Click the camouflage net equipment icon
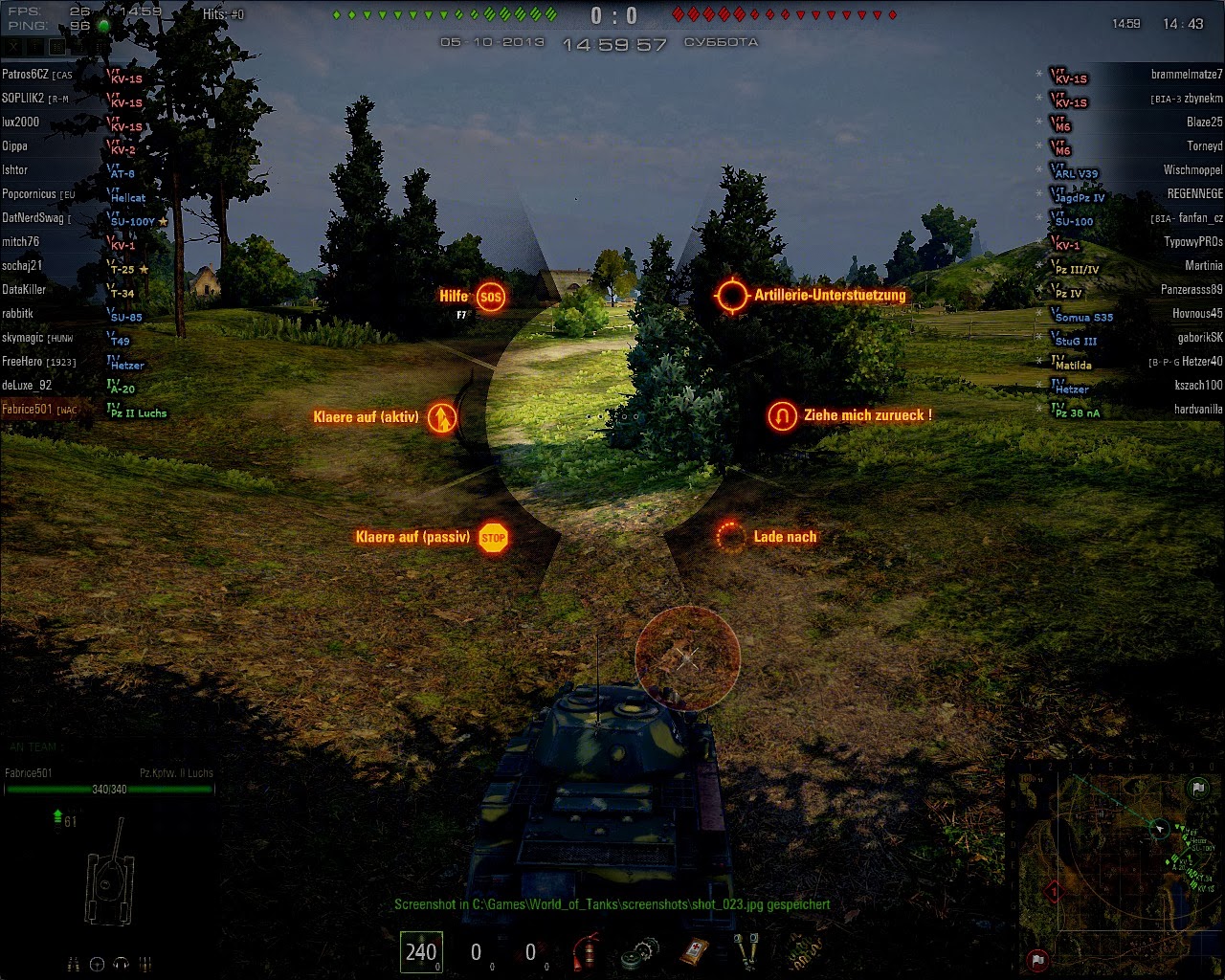This screenshot has height=980, width=1225. [x=805, y=952]
